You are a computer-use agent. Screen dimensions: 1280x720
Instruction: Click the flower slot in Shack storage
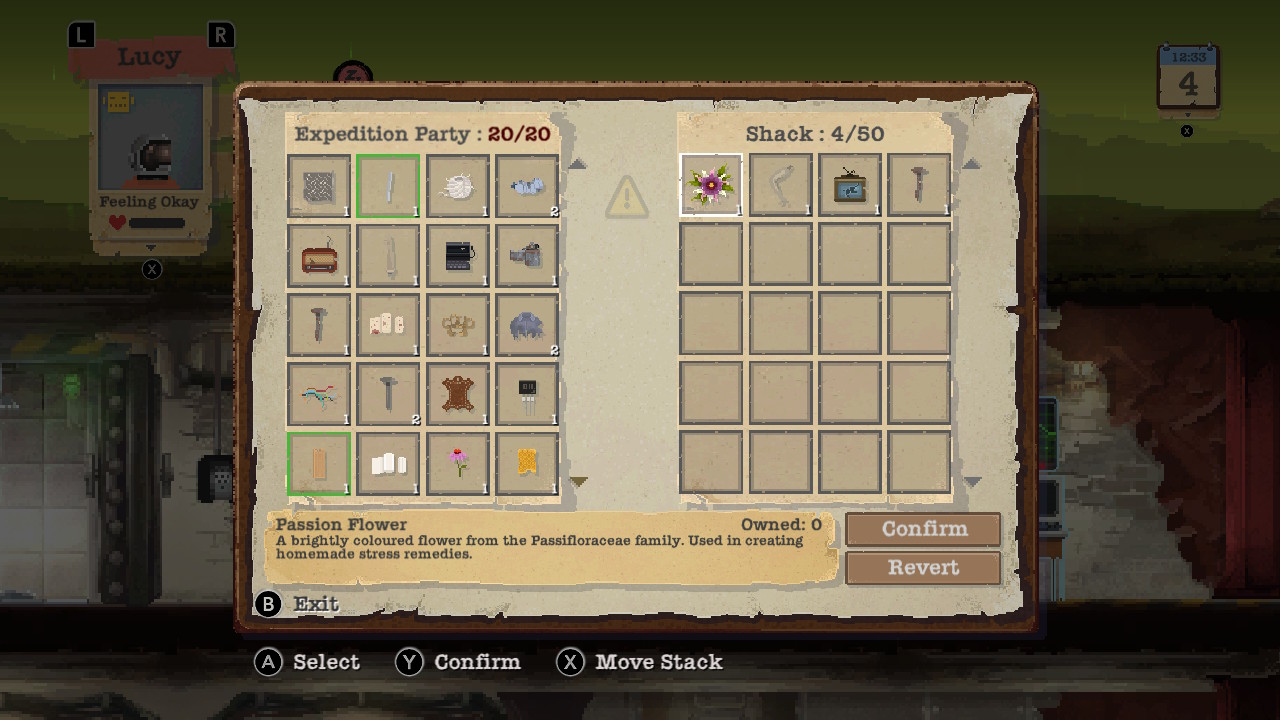[x=710, y=184]
